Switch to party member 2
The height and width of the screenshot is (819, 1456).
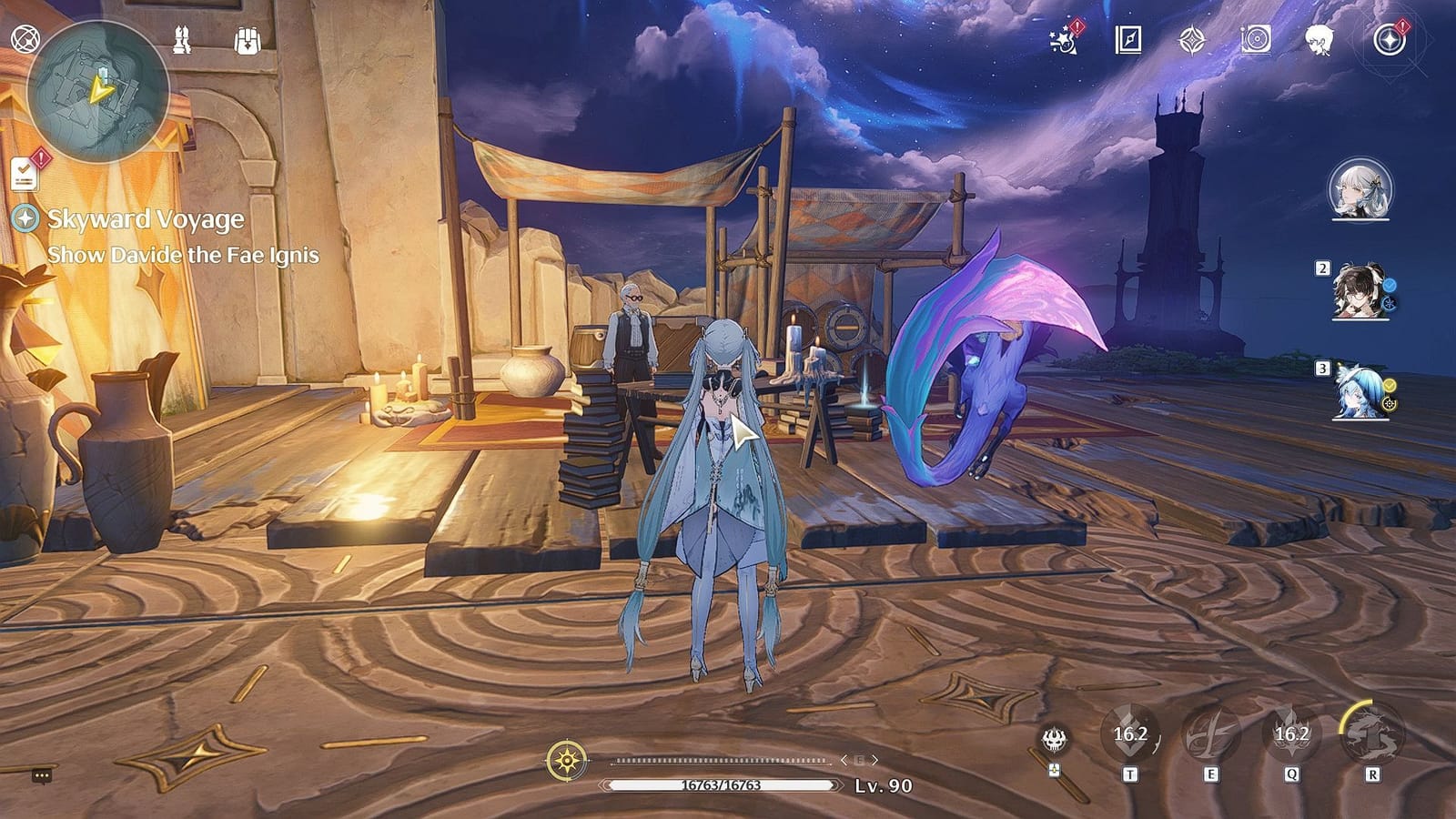point(1356,291)
